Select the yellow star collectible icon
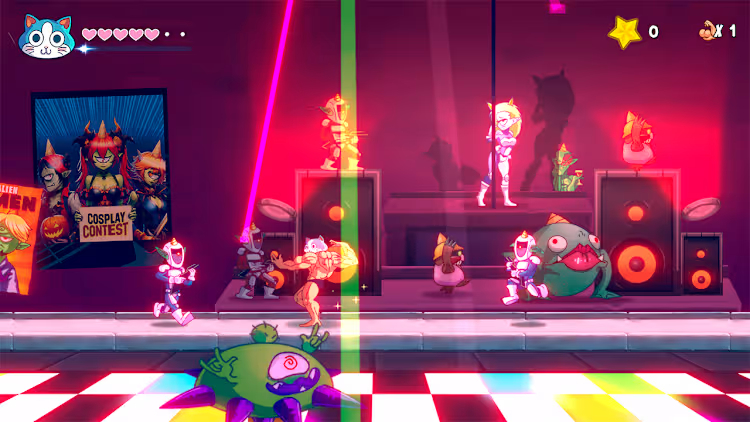Image resolution: width=750 pixels, height=422 pixels. click(x=626, y=32)
